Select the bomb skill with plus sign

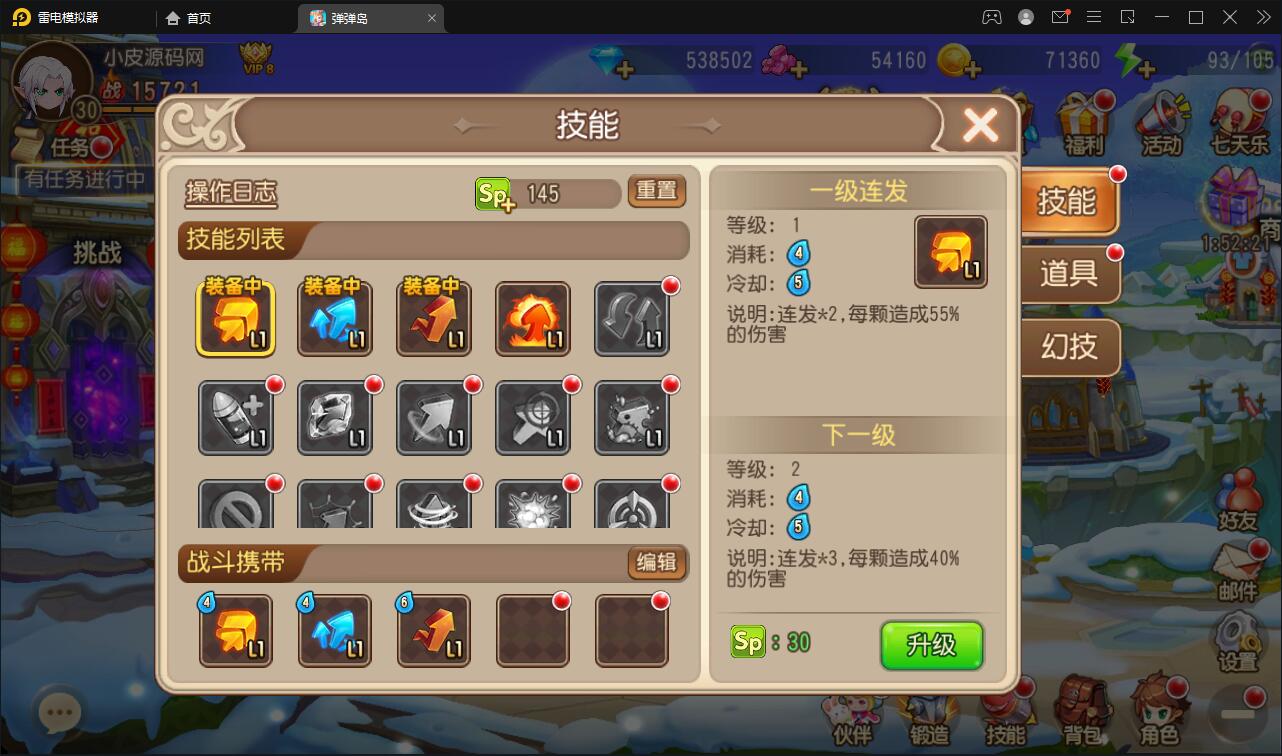click(x=236, y=417)
